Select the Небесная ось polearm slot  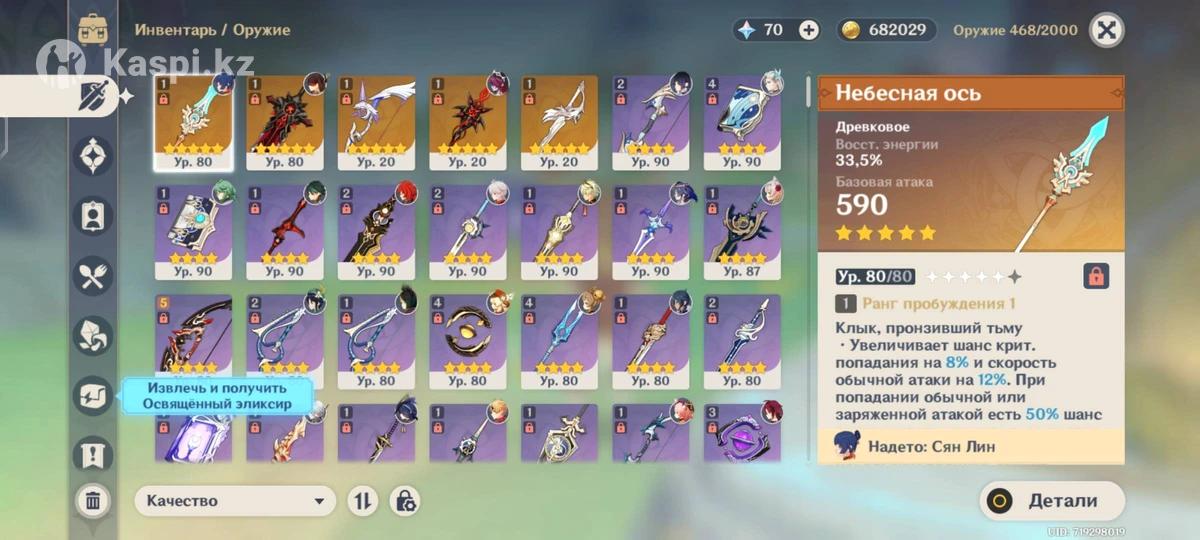click(194, 122)
